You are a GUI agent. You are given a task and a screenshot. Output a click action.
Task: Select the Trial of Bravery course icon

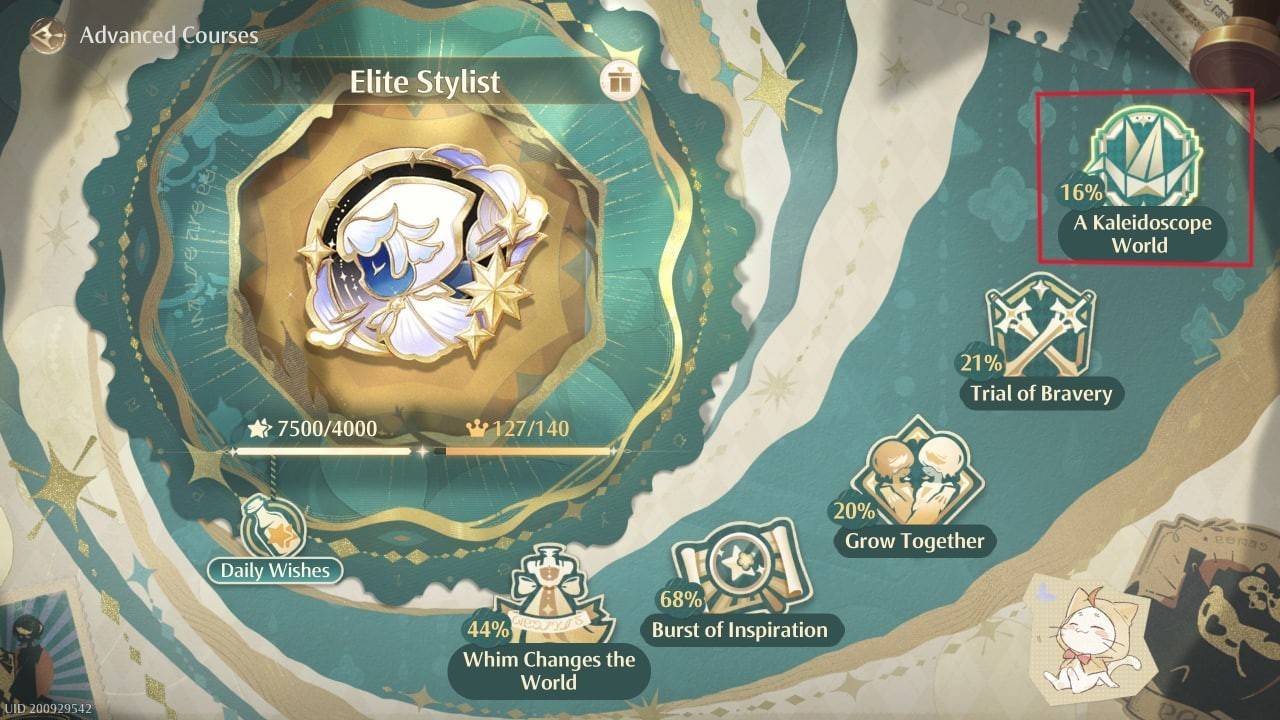pos(1040,330)
